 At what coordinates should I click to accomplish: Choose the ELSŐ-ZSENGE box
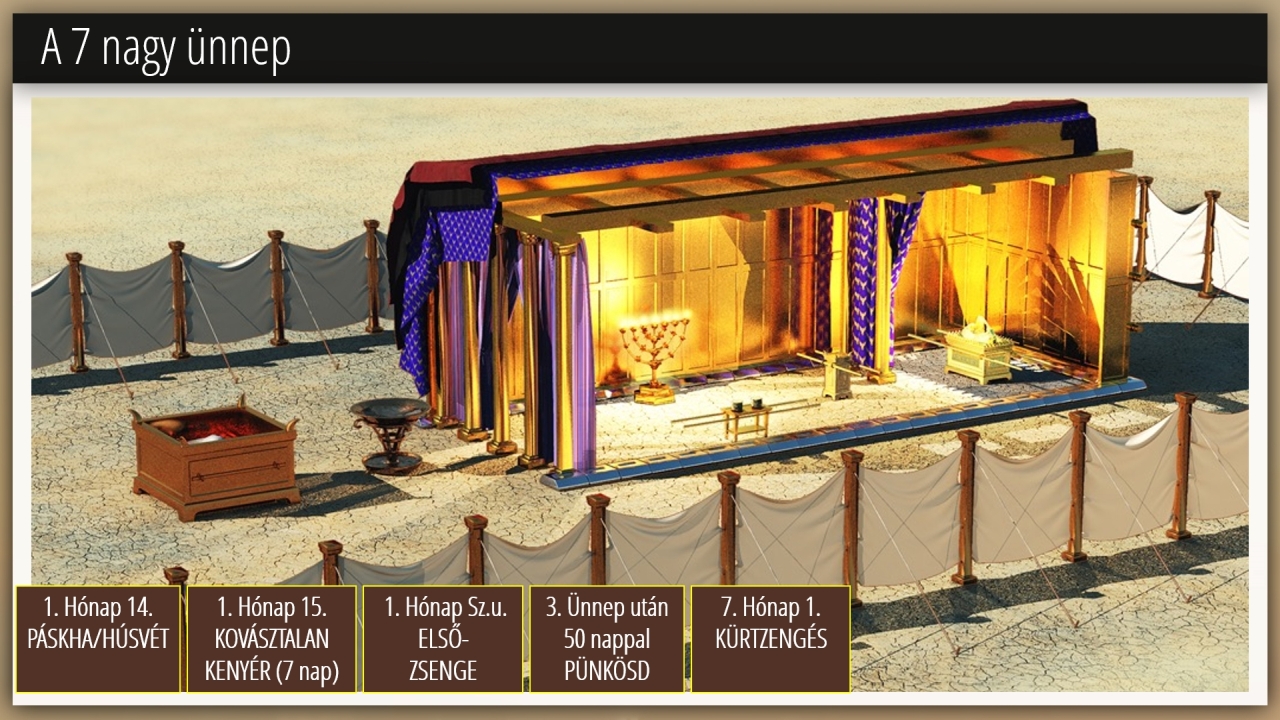pyautogui.click(x=442, y=639)
